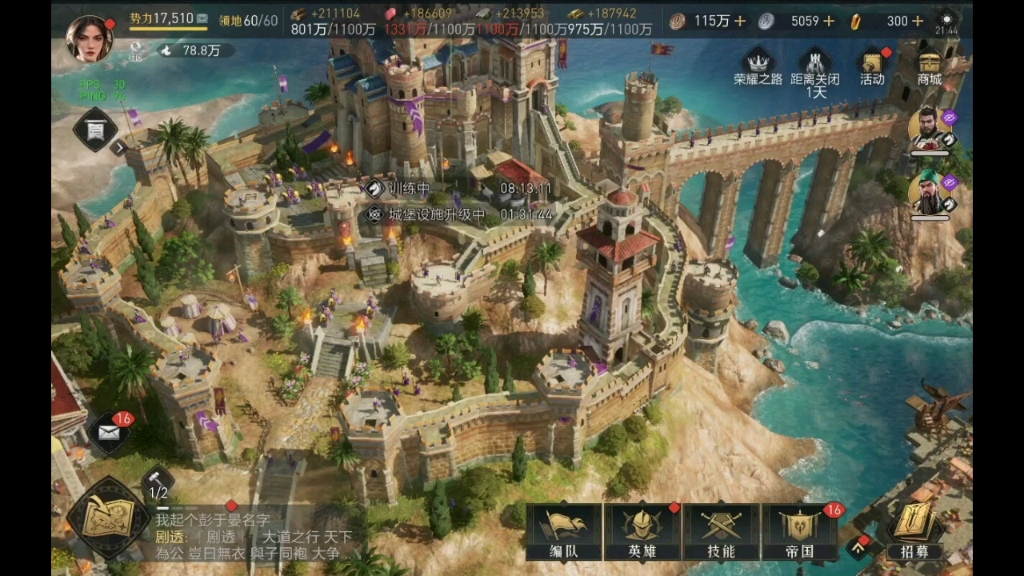Open the 编队 formation menu

pyautogui.click(x=564, y=531)
